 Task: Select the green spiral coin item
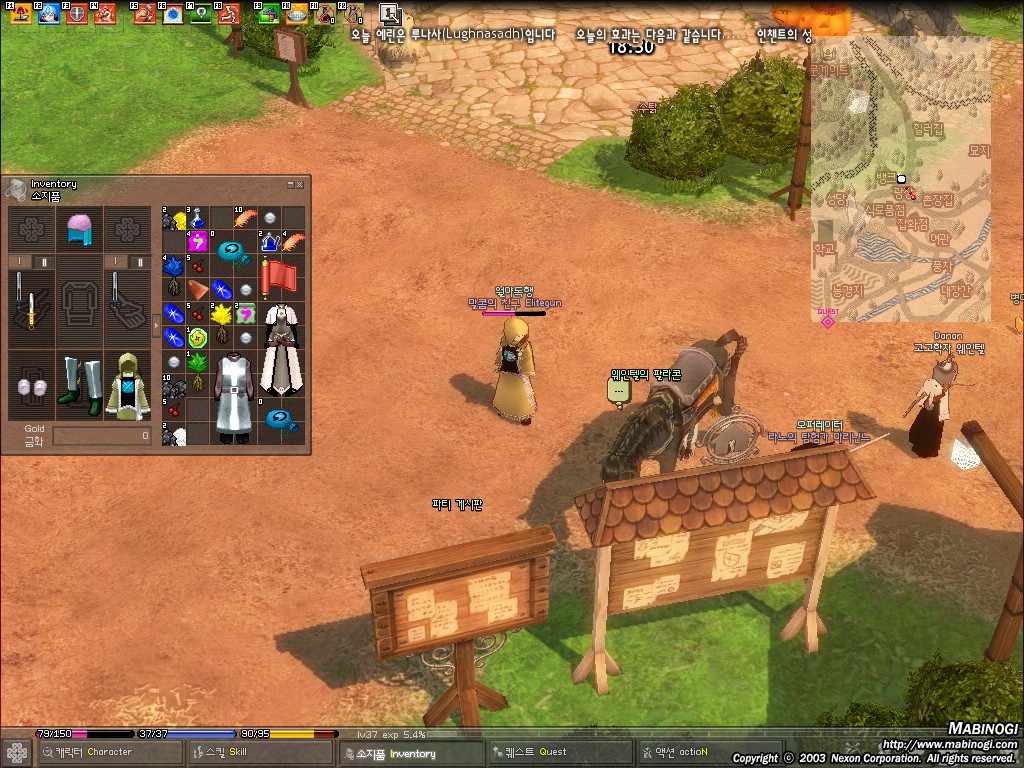198,337
